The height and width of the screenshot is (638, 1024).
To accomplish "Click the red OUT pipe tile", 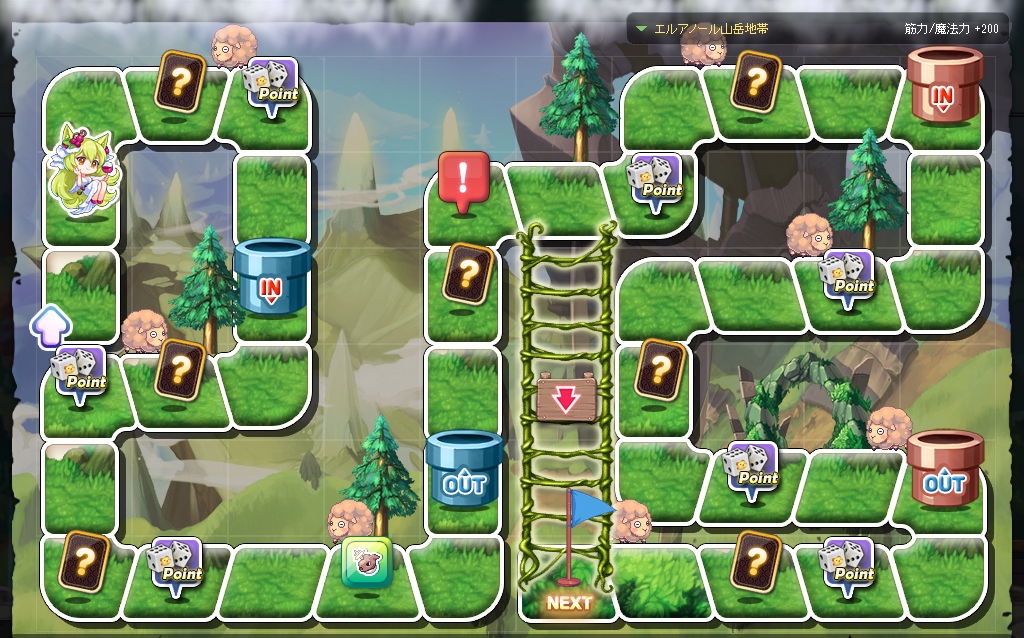I will (x=944, y=471).
